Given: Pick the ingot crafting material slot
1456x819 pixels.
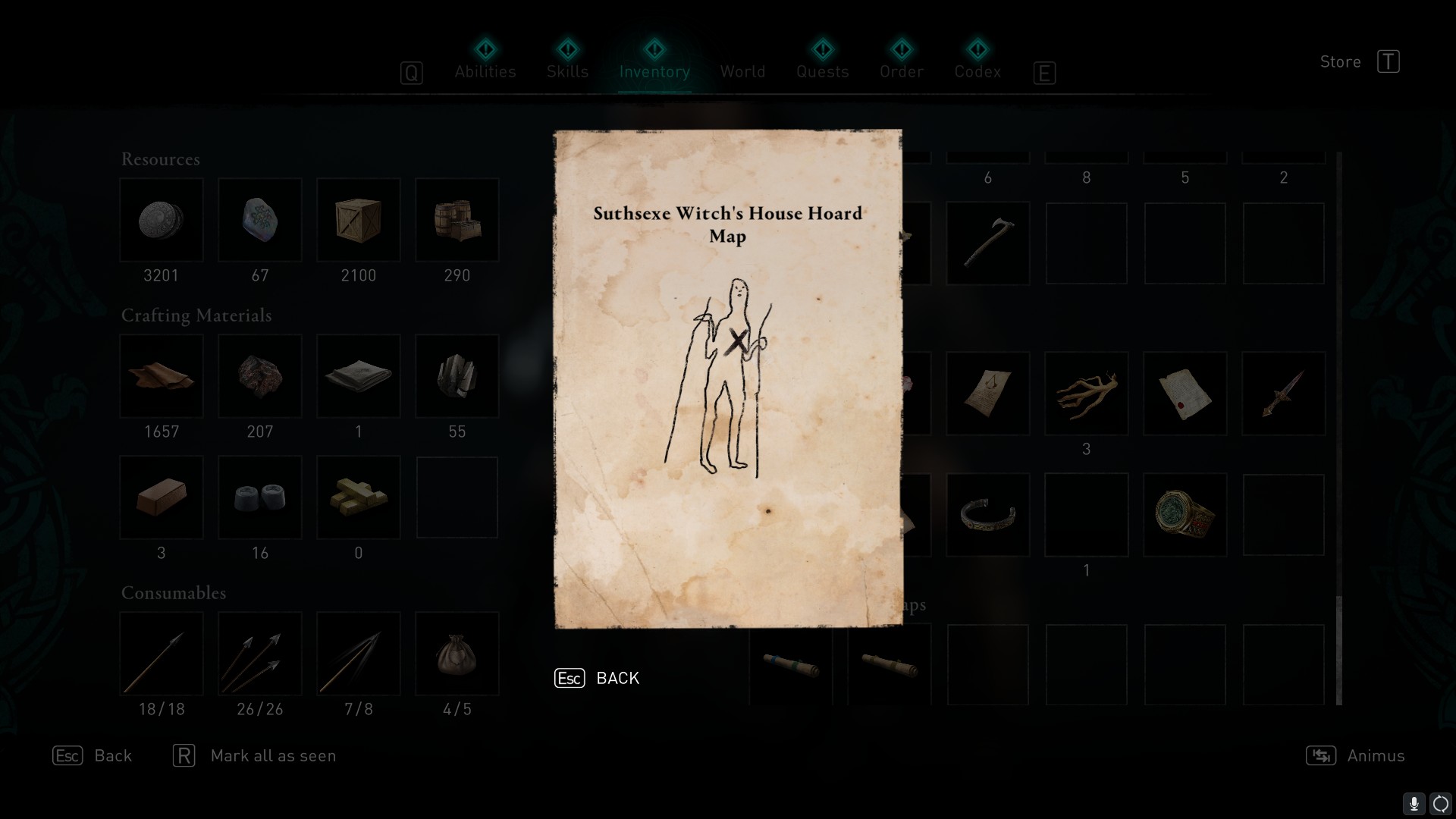Looking at the screenshot, I should click(x=162, y=497).
